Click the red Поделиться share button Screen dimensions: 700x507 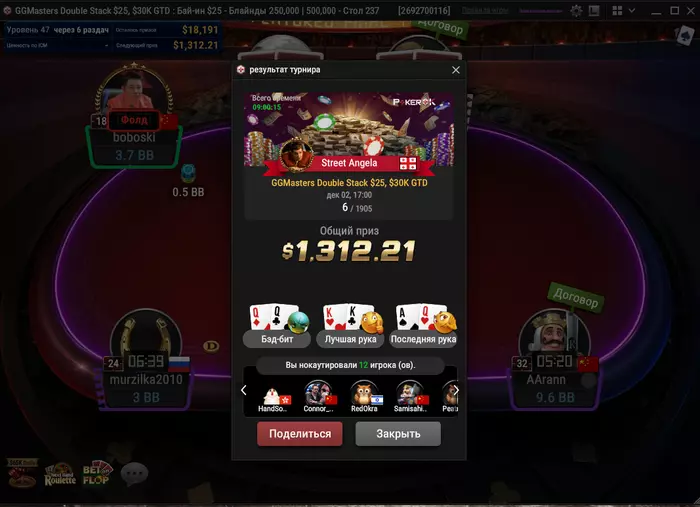tap(300, 434)
